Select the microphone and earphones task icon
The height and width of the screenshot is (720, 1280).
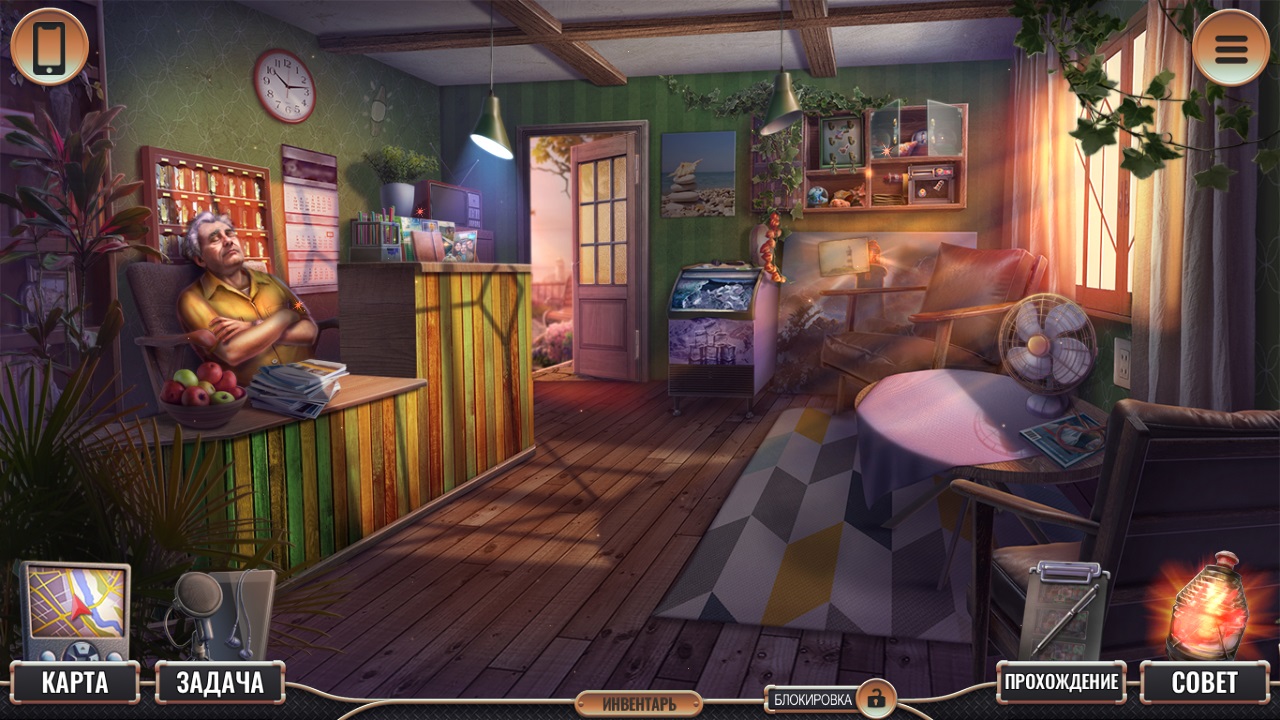coord(219,610)
